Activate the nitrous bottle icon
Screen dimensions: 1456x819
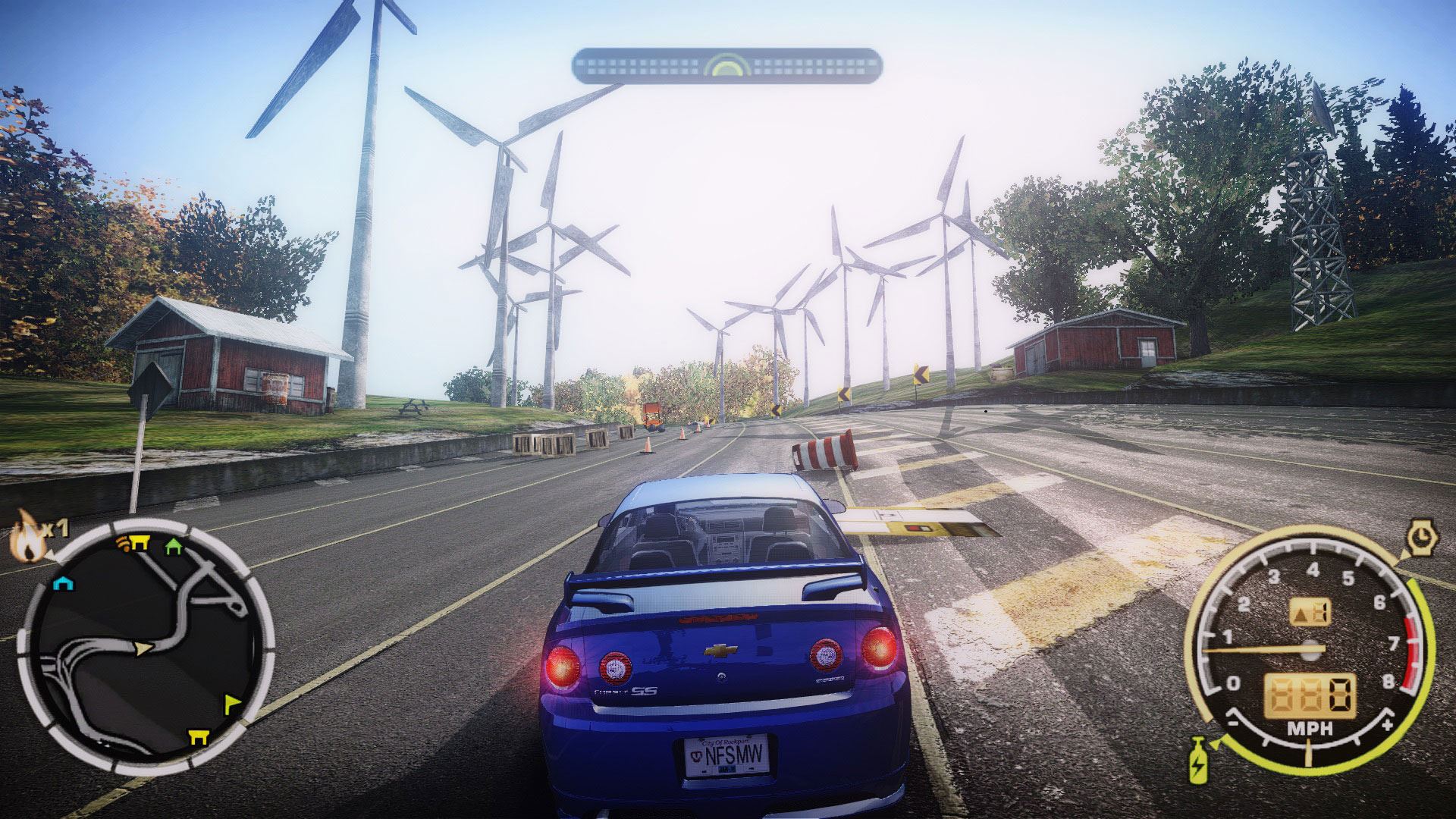[x=1200, y=758]
